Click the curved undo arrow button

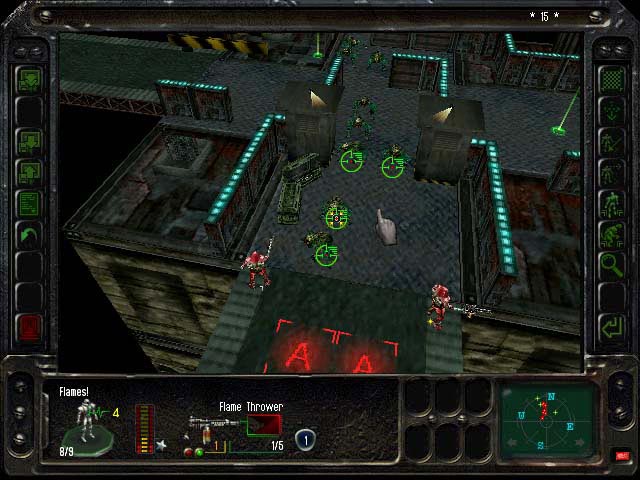click(x=29, y=237)
